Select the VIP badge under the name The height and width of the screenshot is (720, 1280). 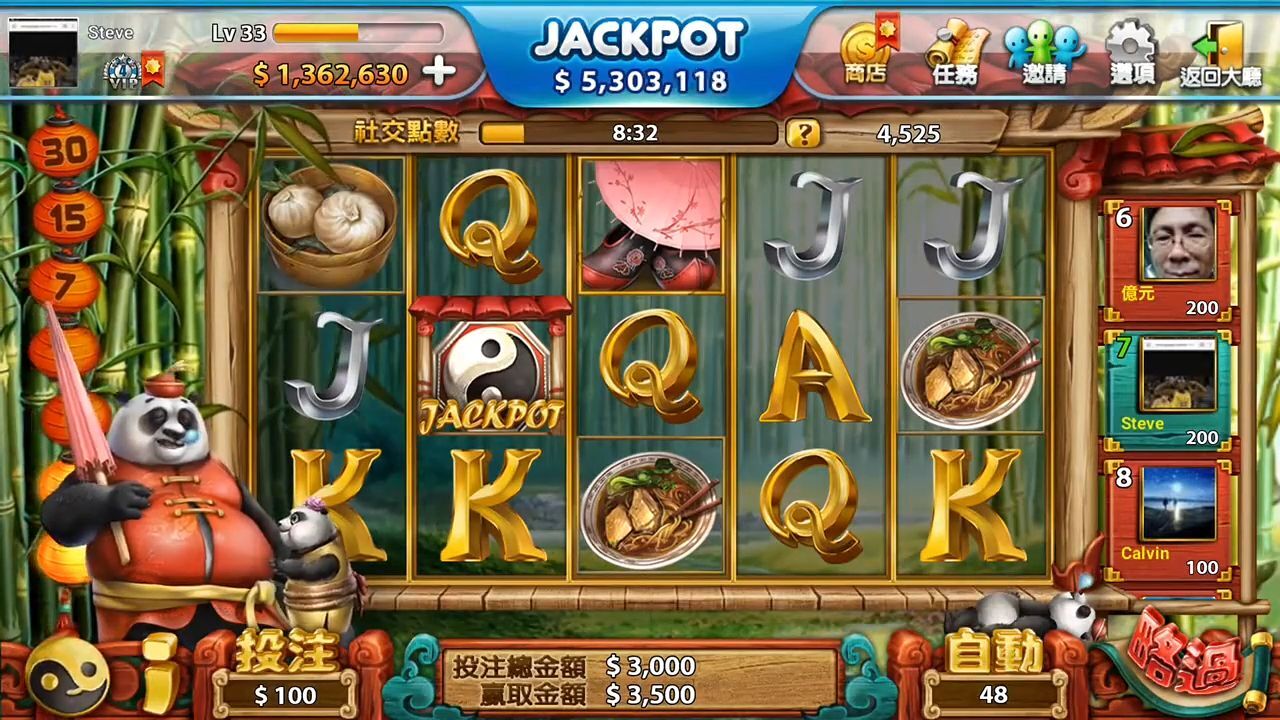122,71
